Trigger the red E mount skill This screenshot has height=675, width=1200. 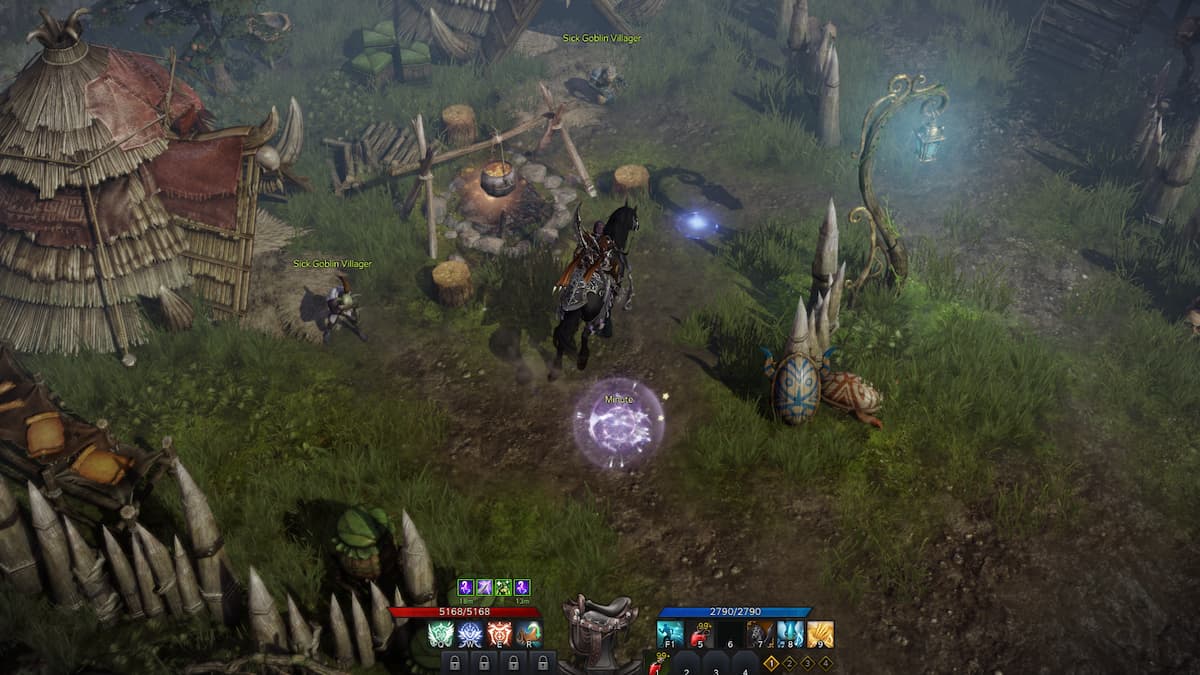tap(500, 634)
